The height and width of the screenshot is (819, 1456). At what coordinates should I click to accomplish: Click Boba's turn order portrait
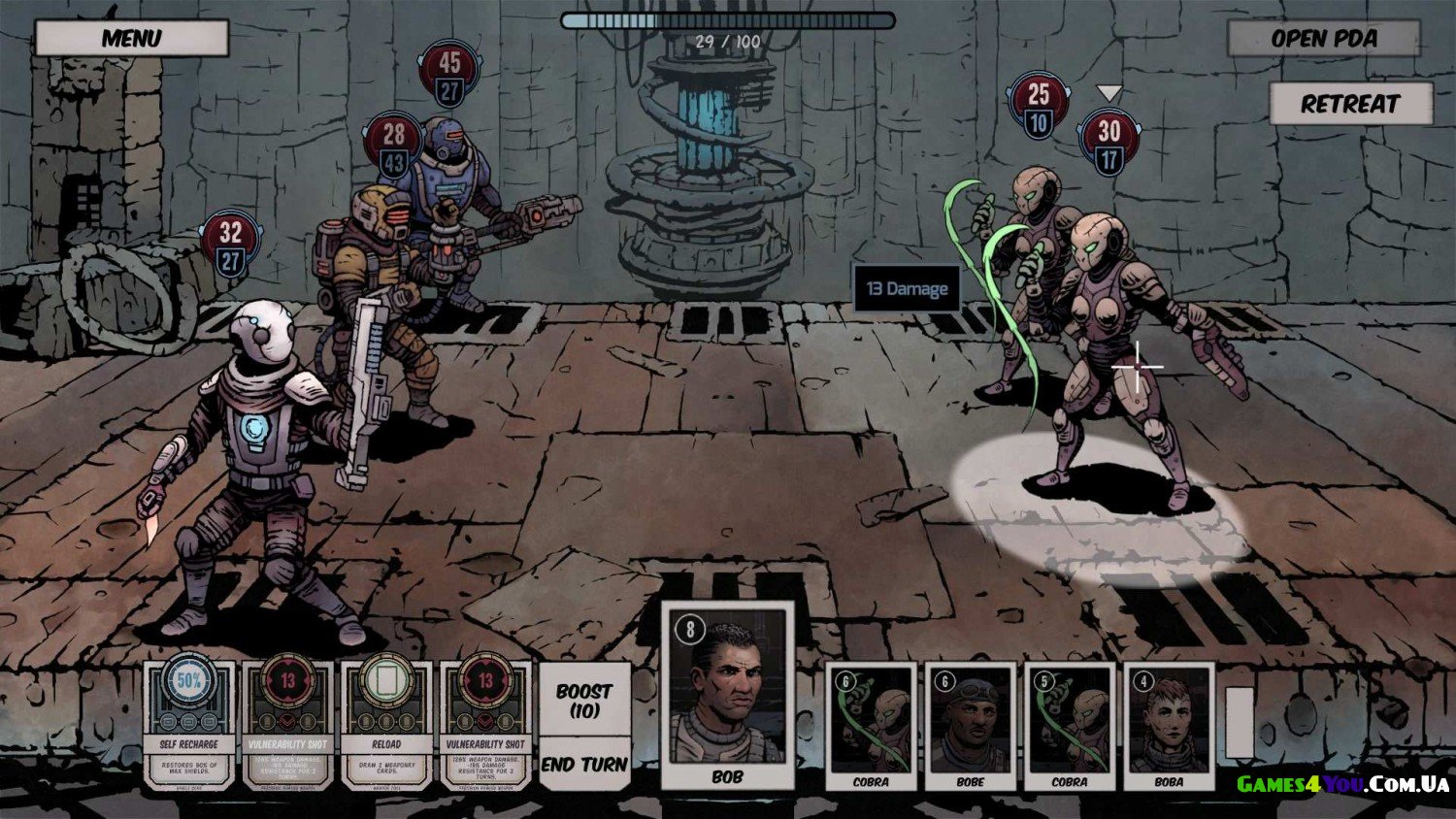[x=1169, y=726]
